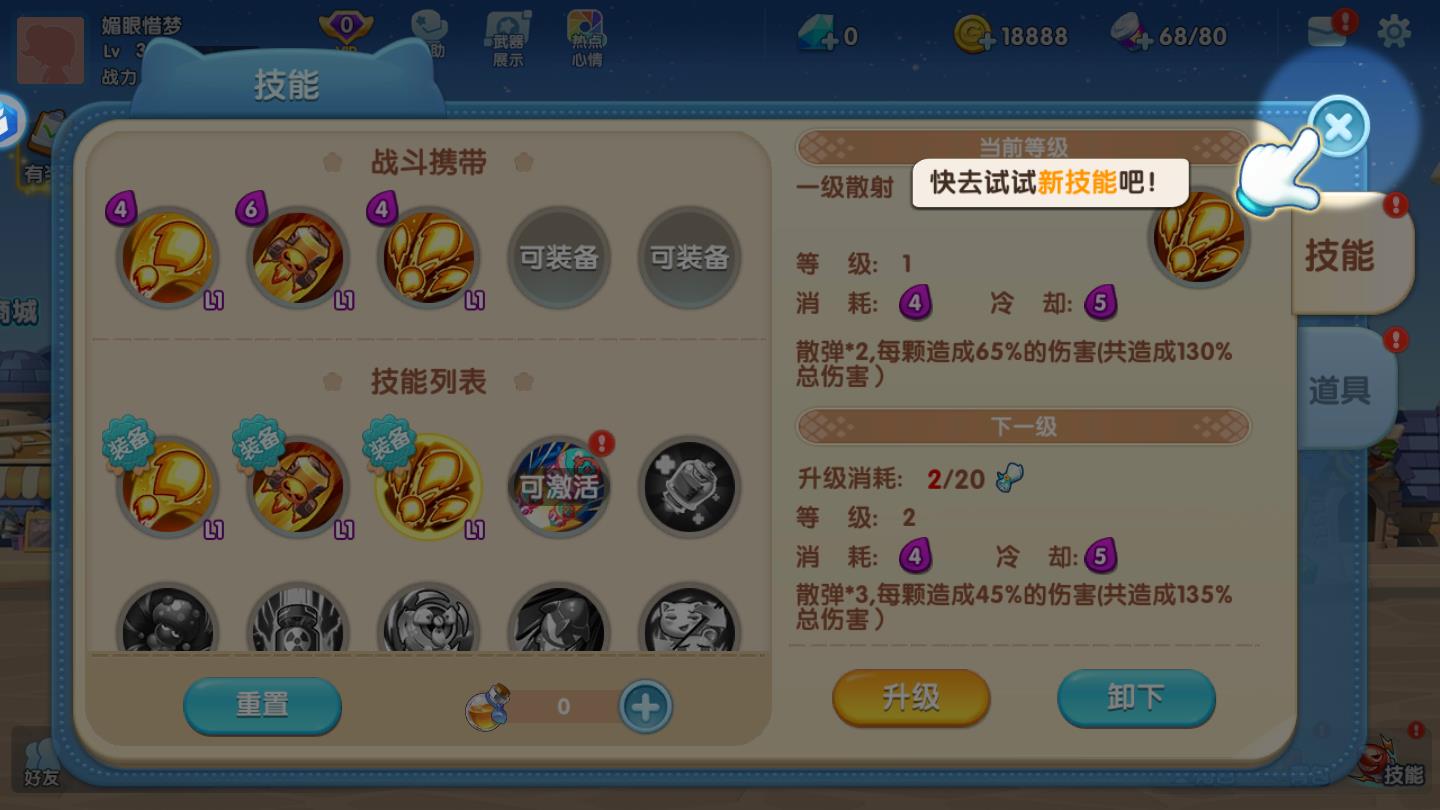Click the plus to add skill potions
Image resolution: width=1440 pixels, height=810 pixels.
[x=645, y=706]
